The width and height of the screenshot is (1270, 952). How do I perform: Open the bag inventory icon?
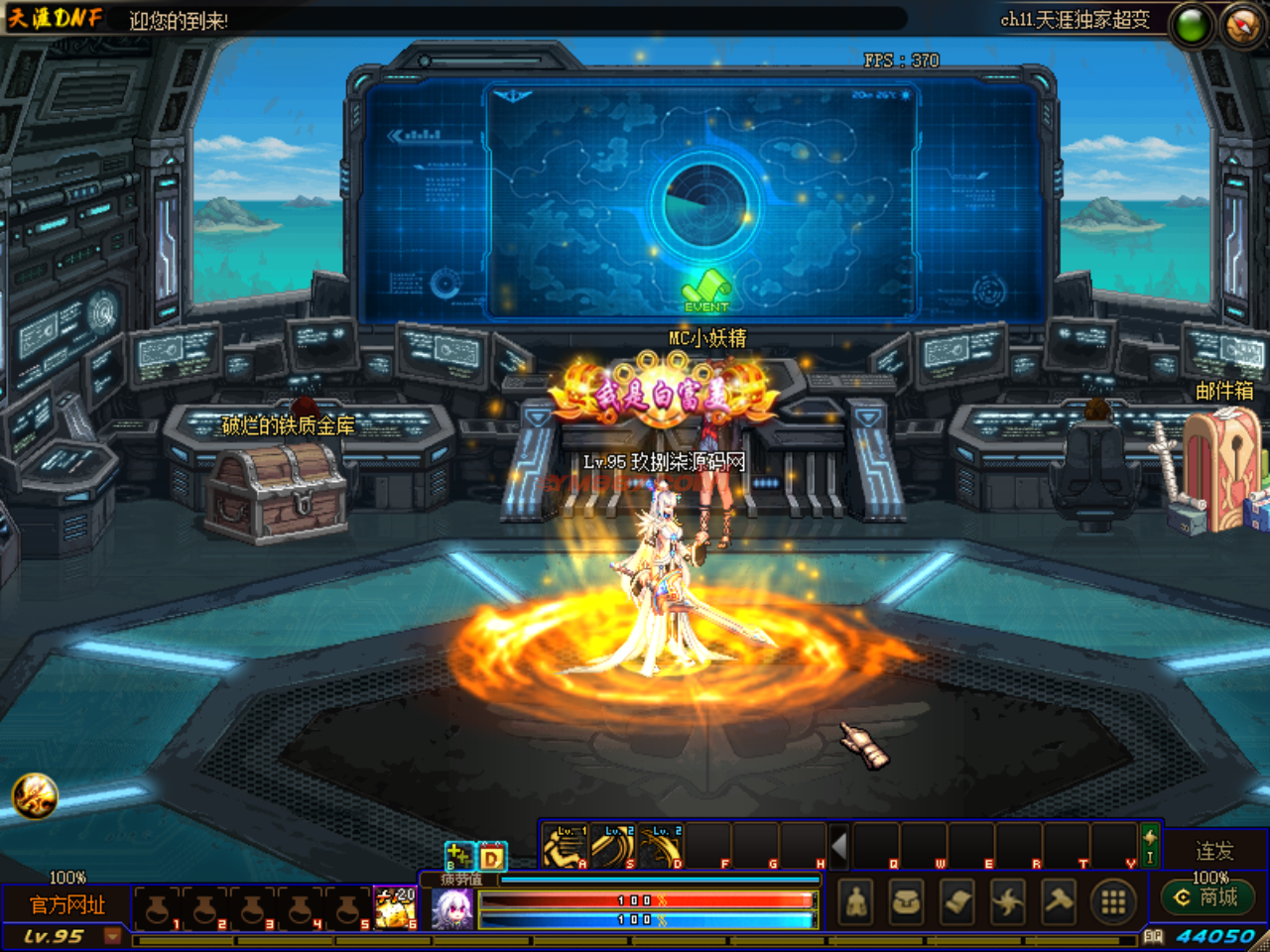[907, 901]
